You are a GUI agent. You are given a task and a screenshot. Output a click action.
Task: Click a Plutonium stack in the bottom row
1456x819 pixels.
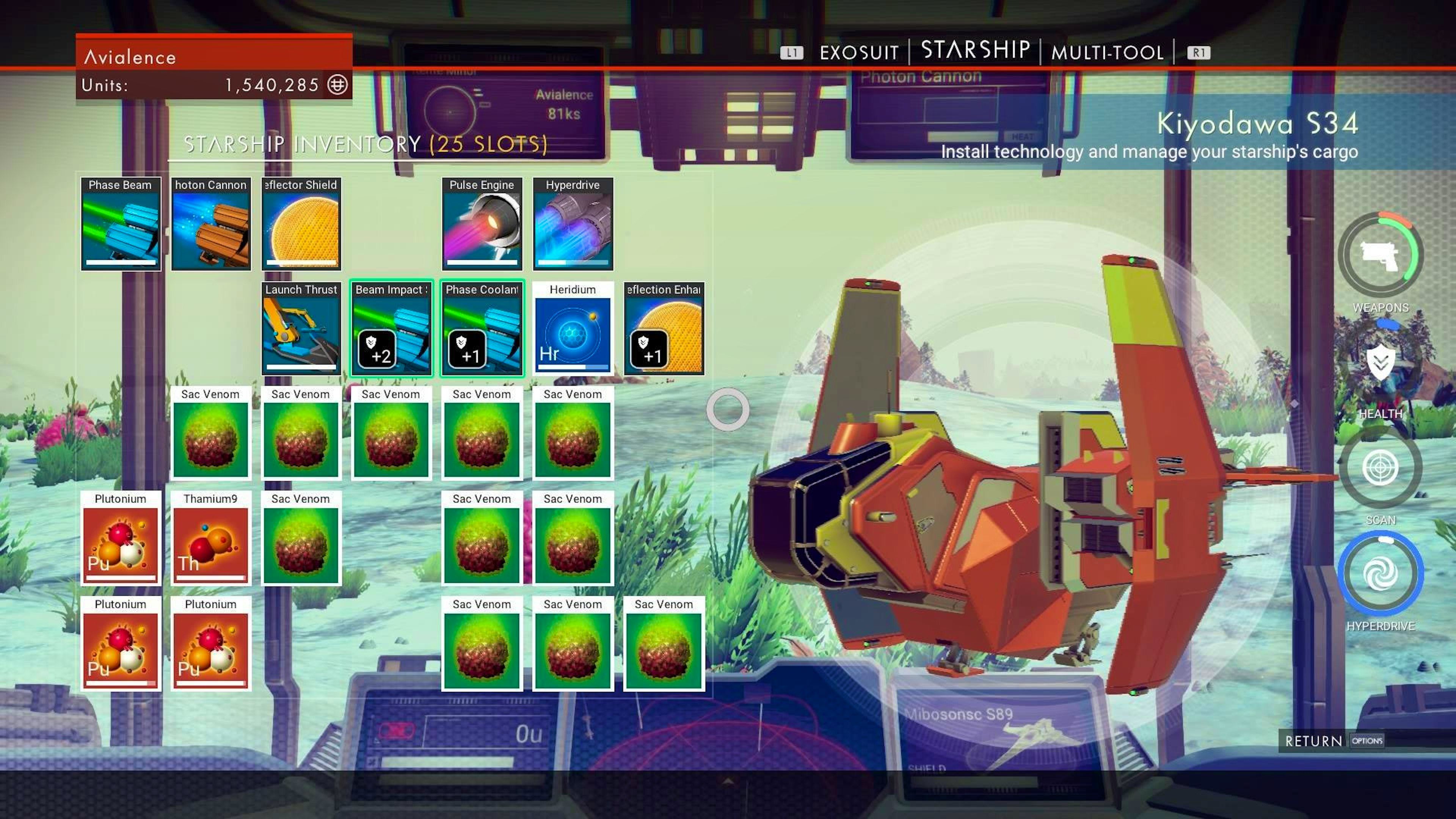tap(121, 644)
